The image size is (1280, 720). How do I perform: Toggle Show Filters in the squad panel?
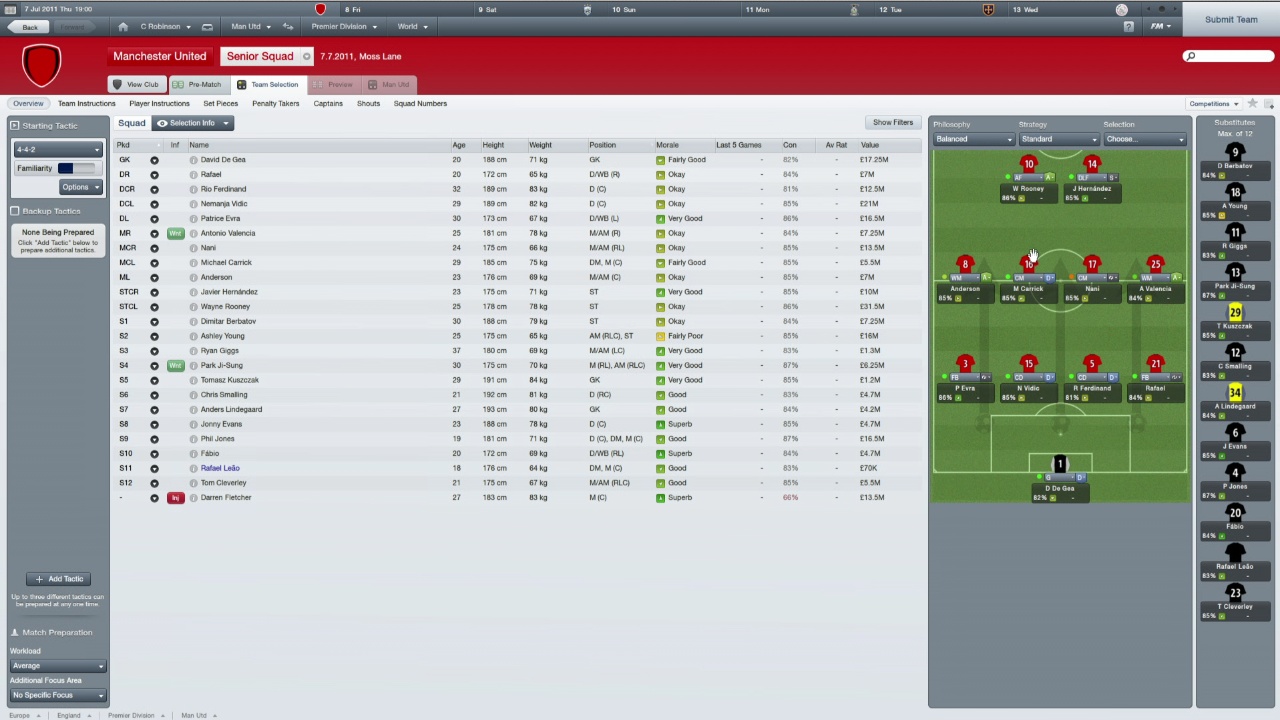pyautogui.click(x=892, y=122)
